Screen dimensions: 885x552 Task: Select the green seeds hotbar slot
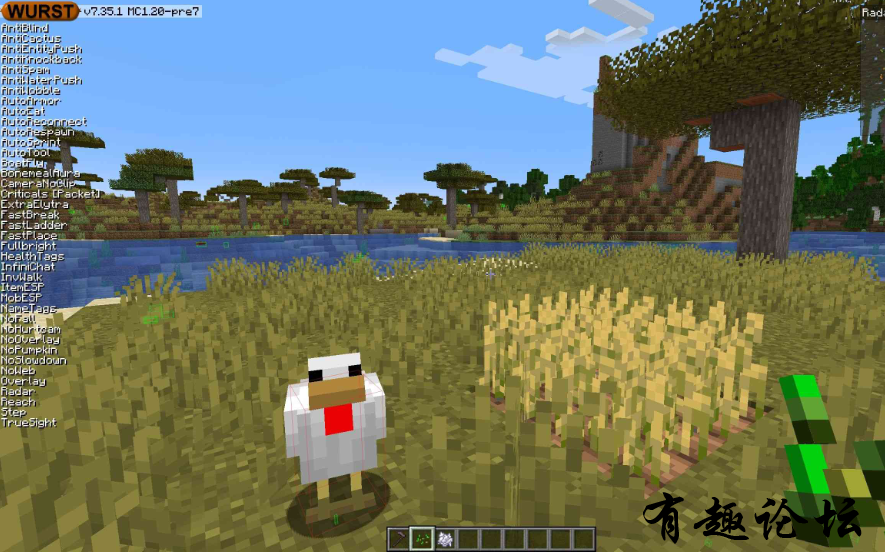421,538
